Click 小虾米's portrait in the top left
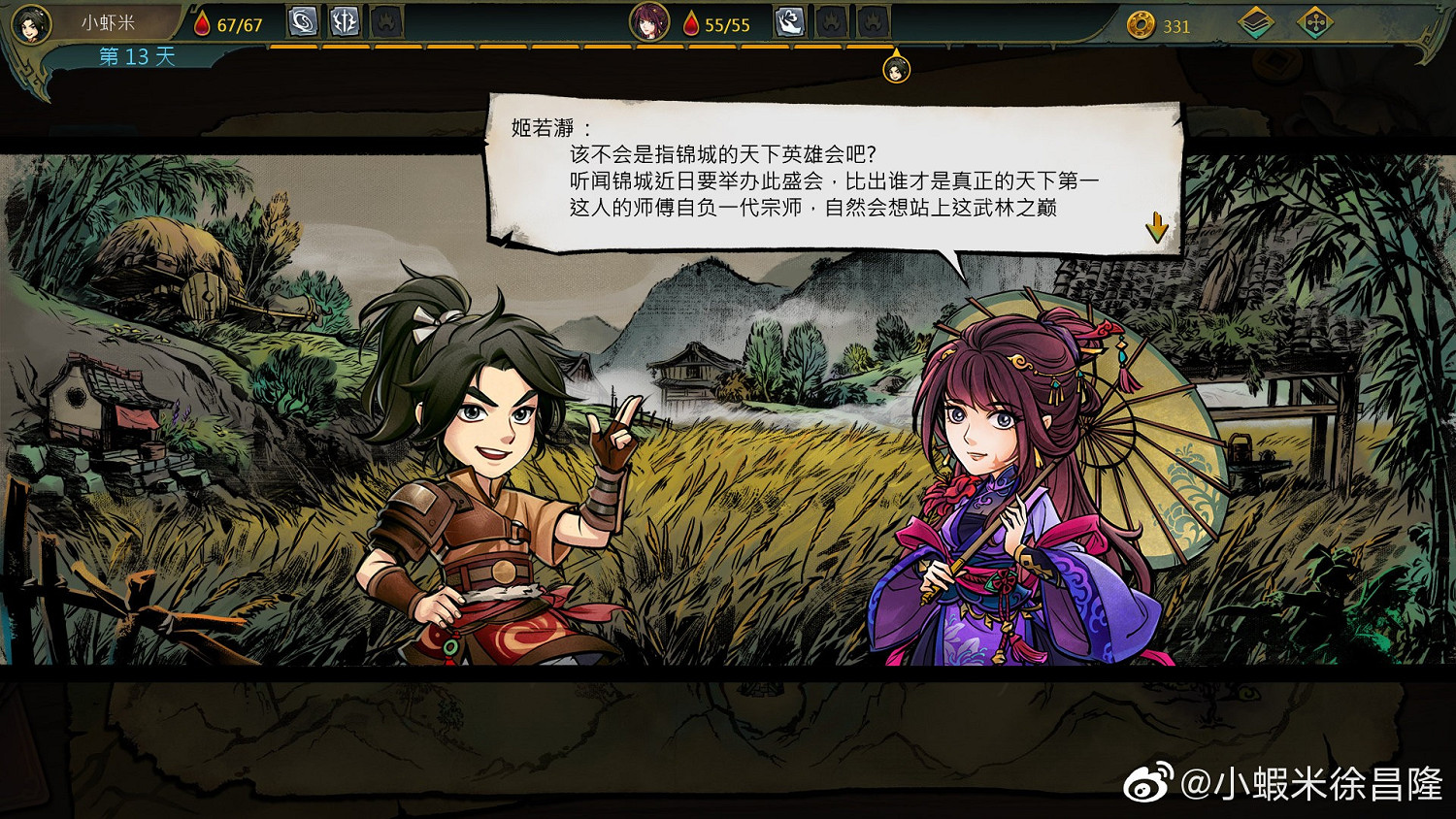 (32, 24)
